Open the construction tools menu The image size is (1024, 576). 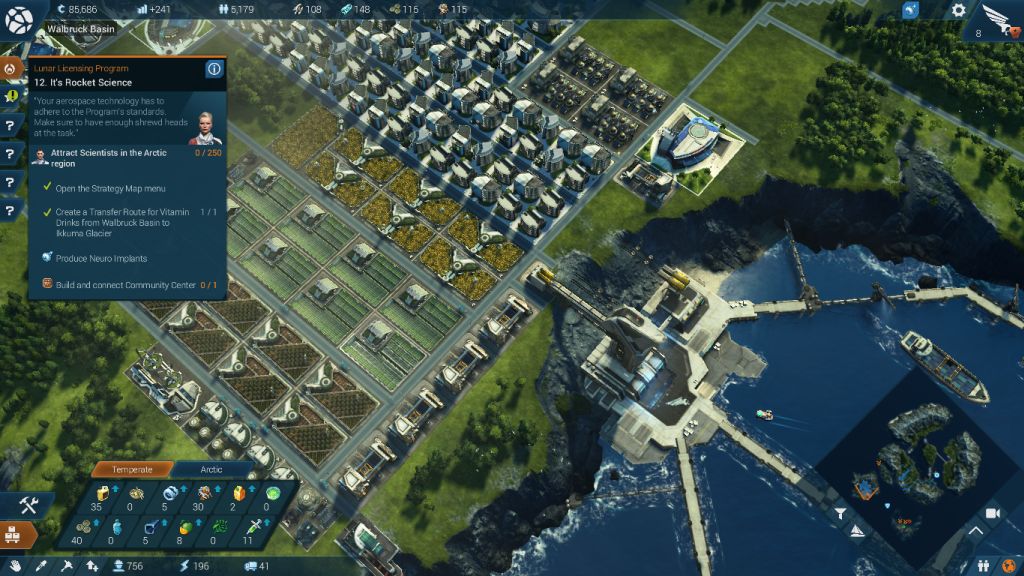27,505
